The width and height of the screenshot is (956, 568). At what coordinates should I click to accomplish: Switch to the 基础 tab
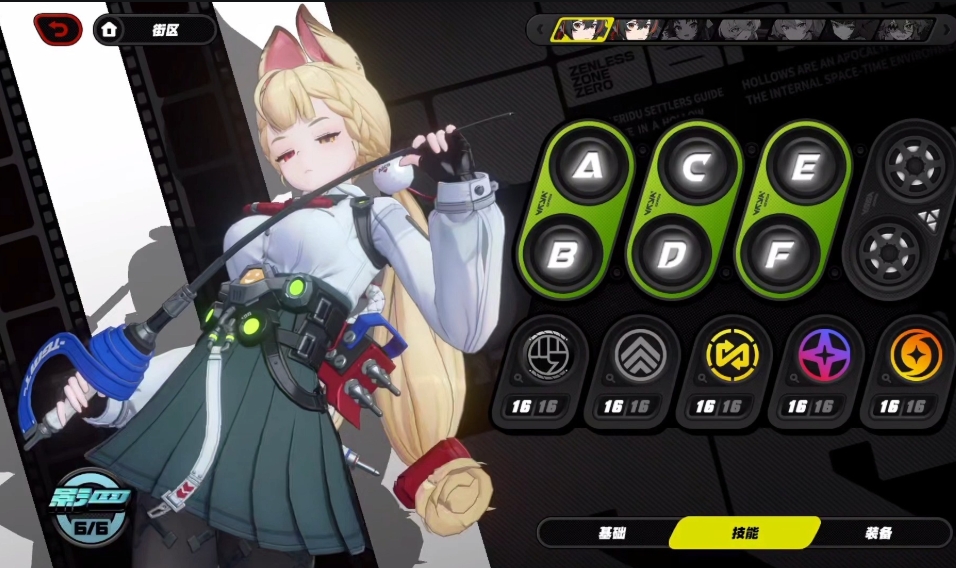click(x=612, y=533)
